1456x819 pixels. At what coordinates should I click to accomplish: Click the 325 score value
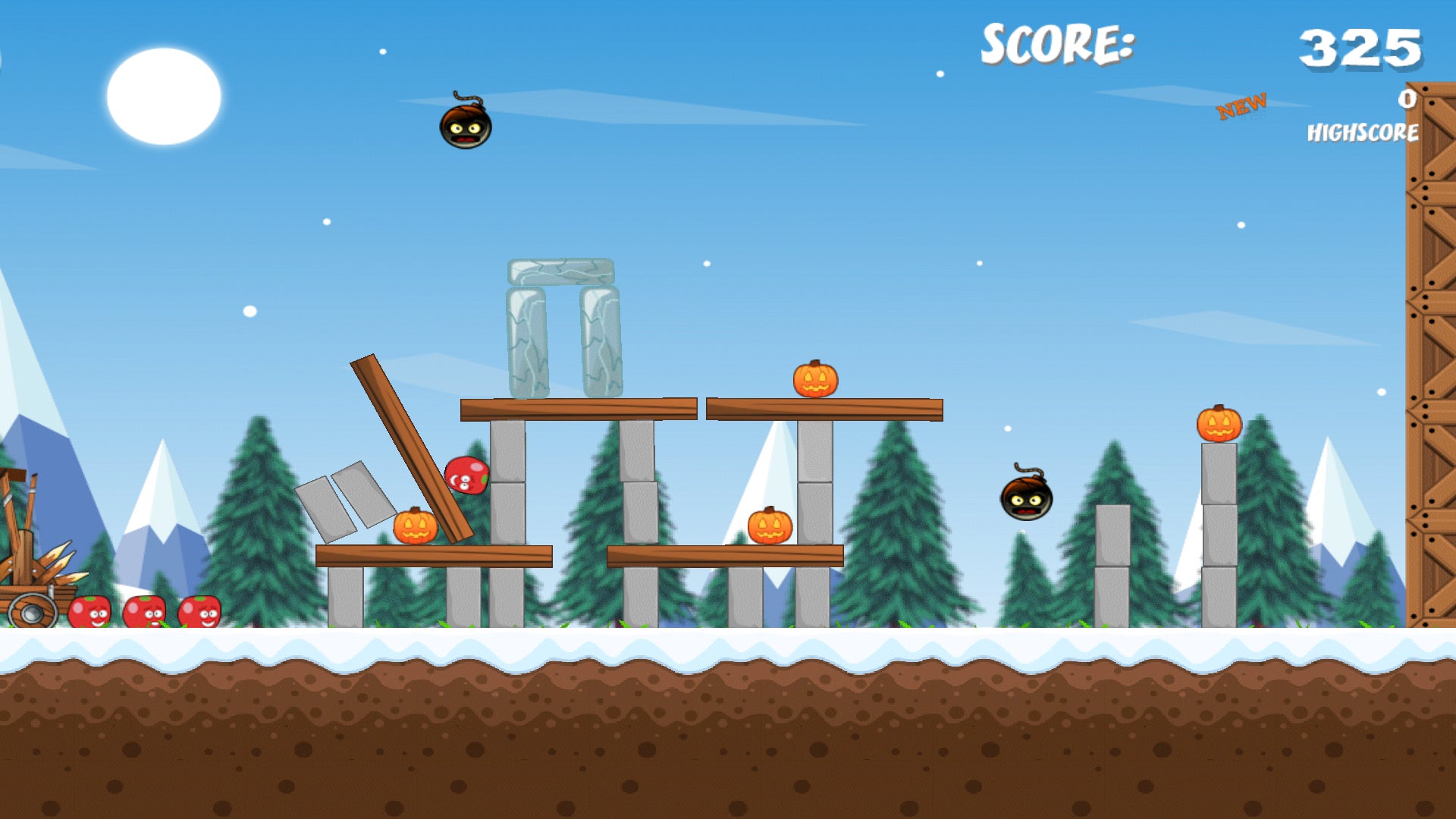[1361, 47]
